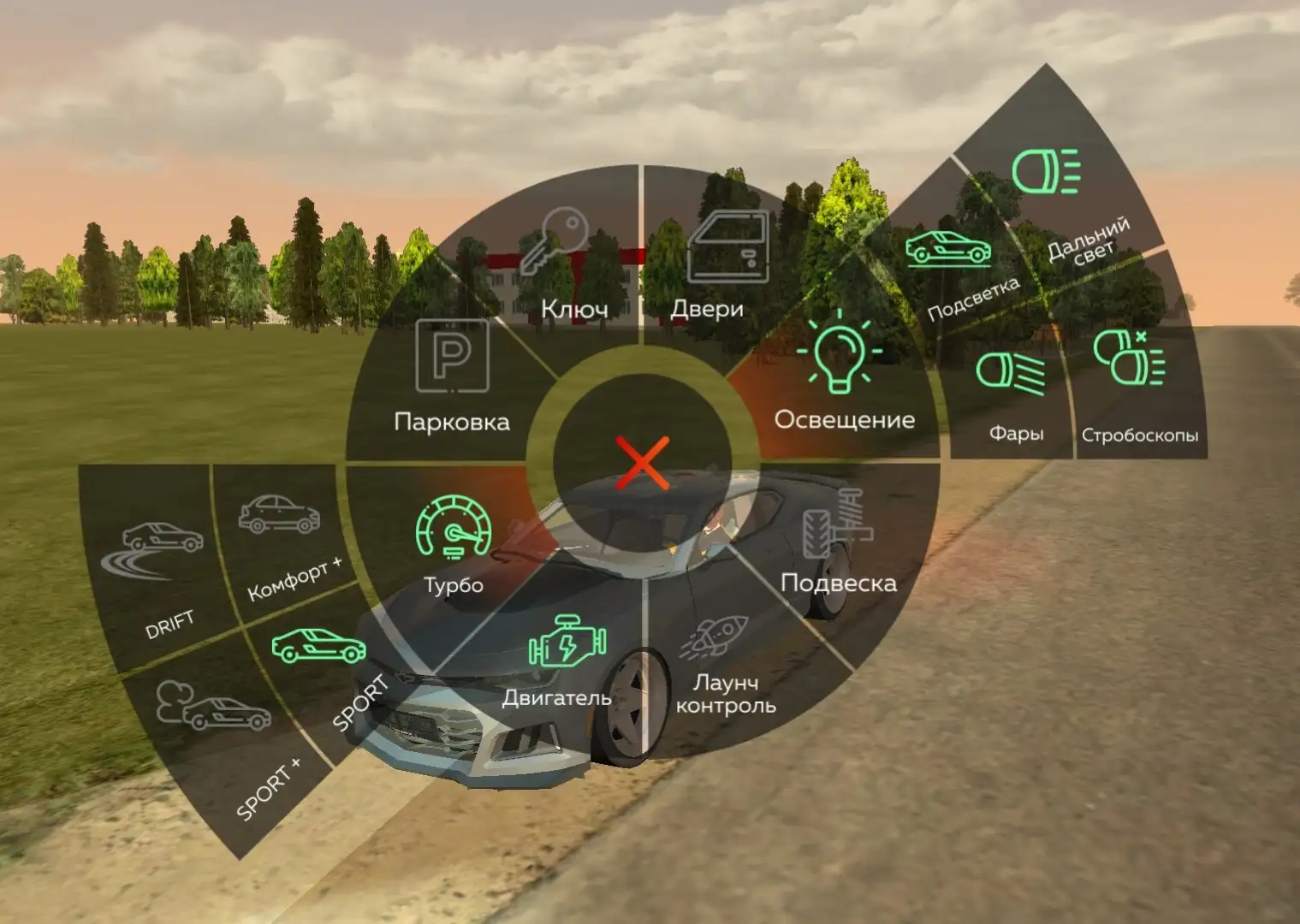The width and height of the screenshot is (1300, 924).
Task: Activate the Стробоскопы strobe lights
Action: 1134,385
